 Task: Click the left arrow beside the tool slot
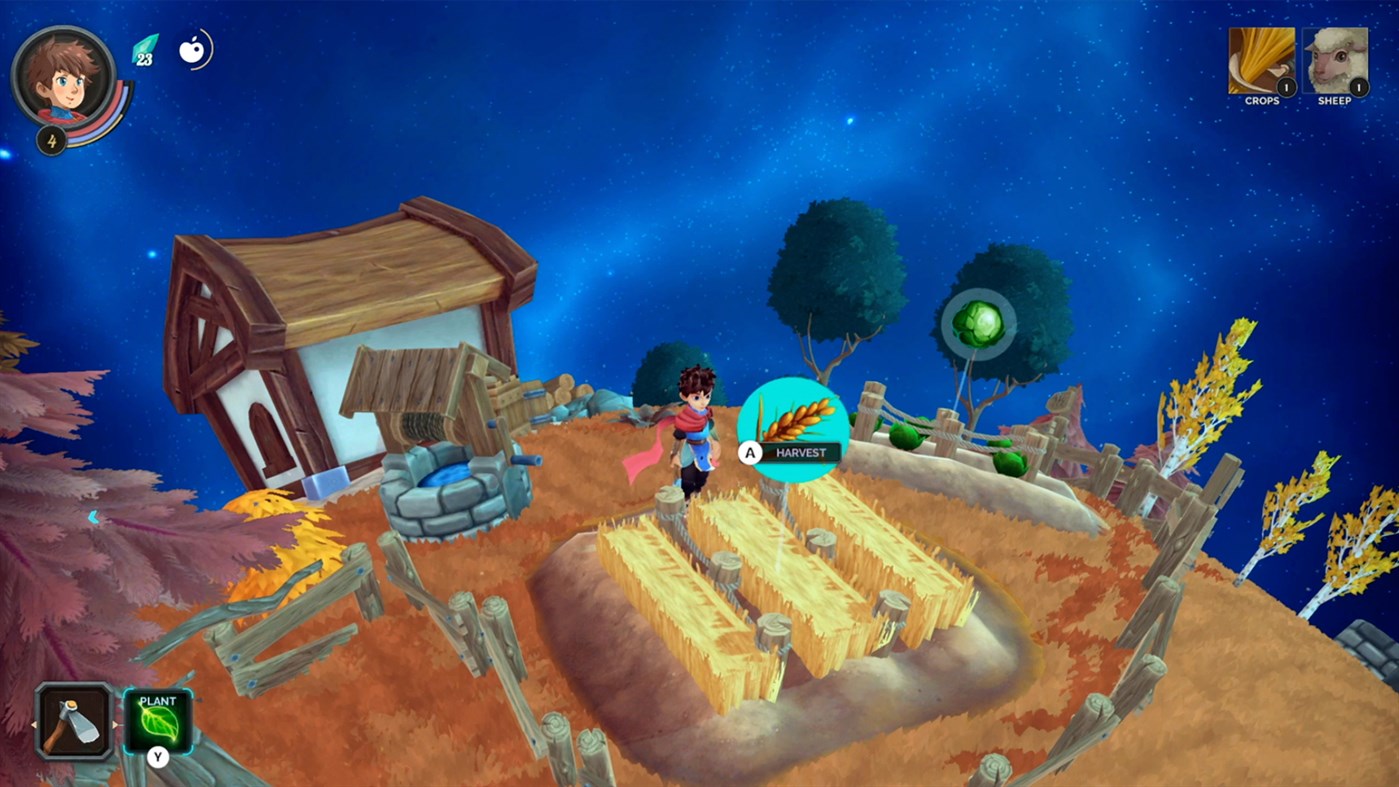pyautogui.click(x=35, y=724)
